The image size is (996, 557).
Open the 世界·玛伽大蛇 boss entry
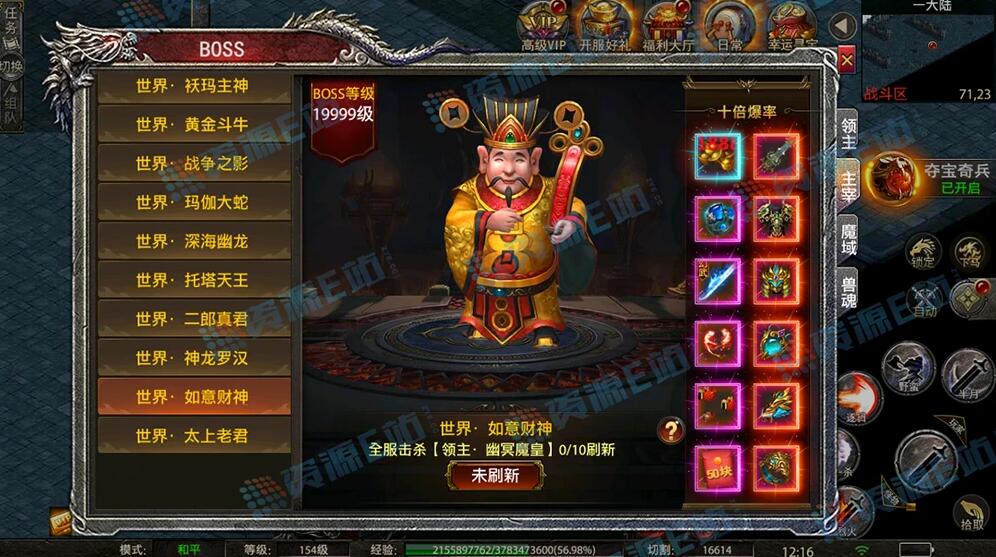193,203
